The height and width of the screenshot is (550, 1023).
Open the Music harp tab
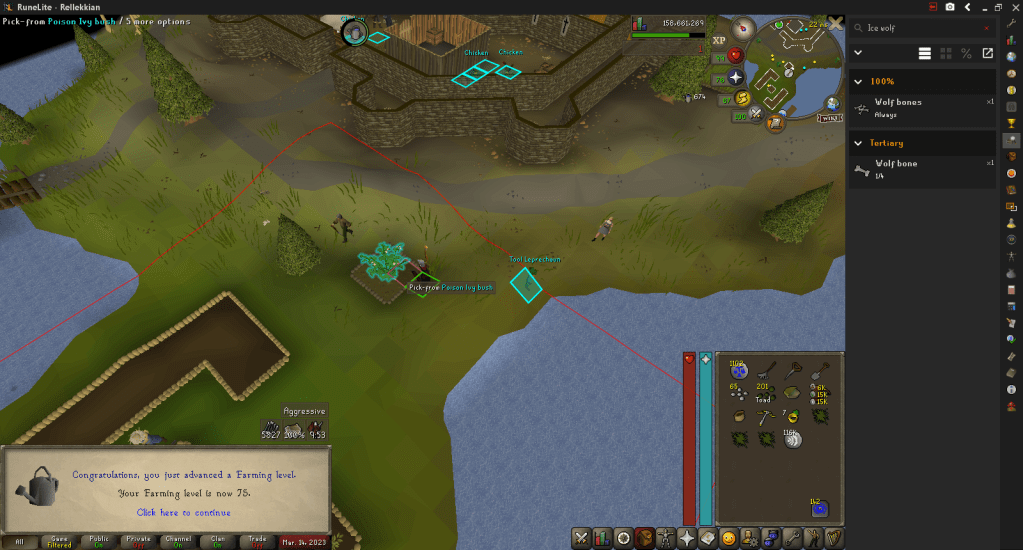tap(833, 538)
